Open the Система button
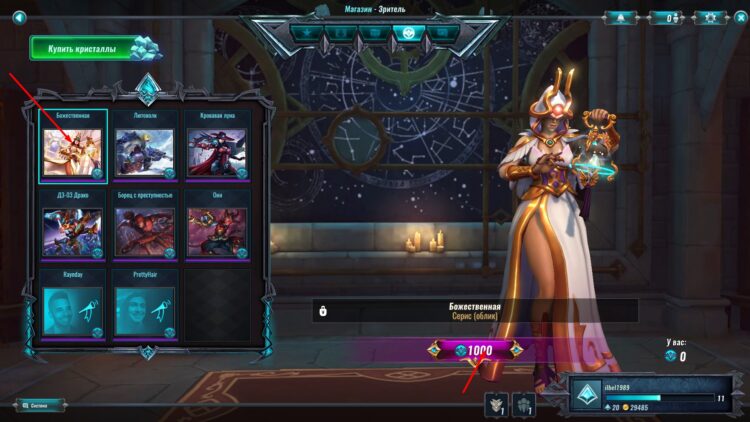Viewport: 750px width, 422px height. point(40,405)
